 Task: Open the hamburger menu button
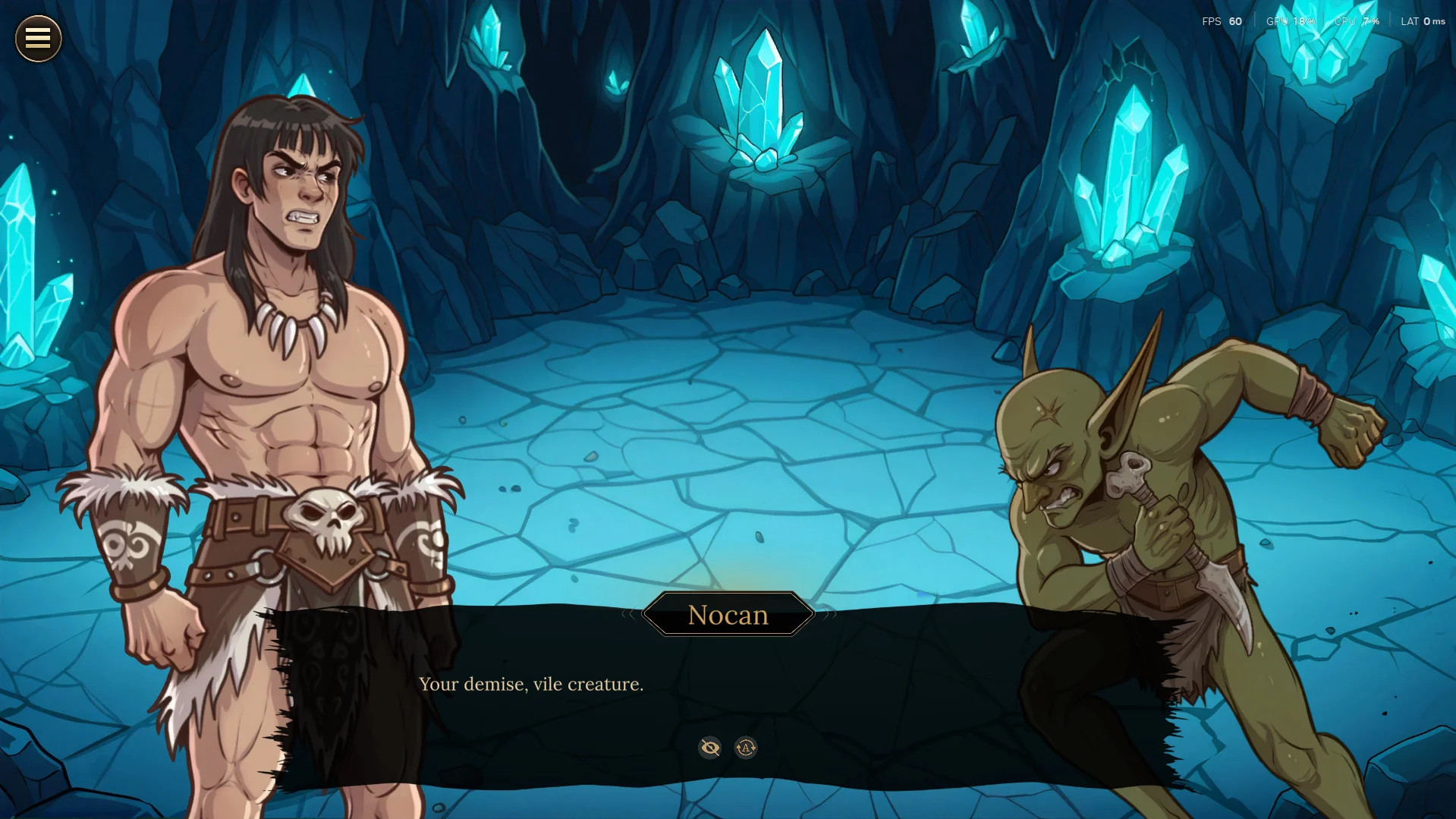pyautogui.click(x=38, y=38)
